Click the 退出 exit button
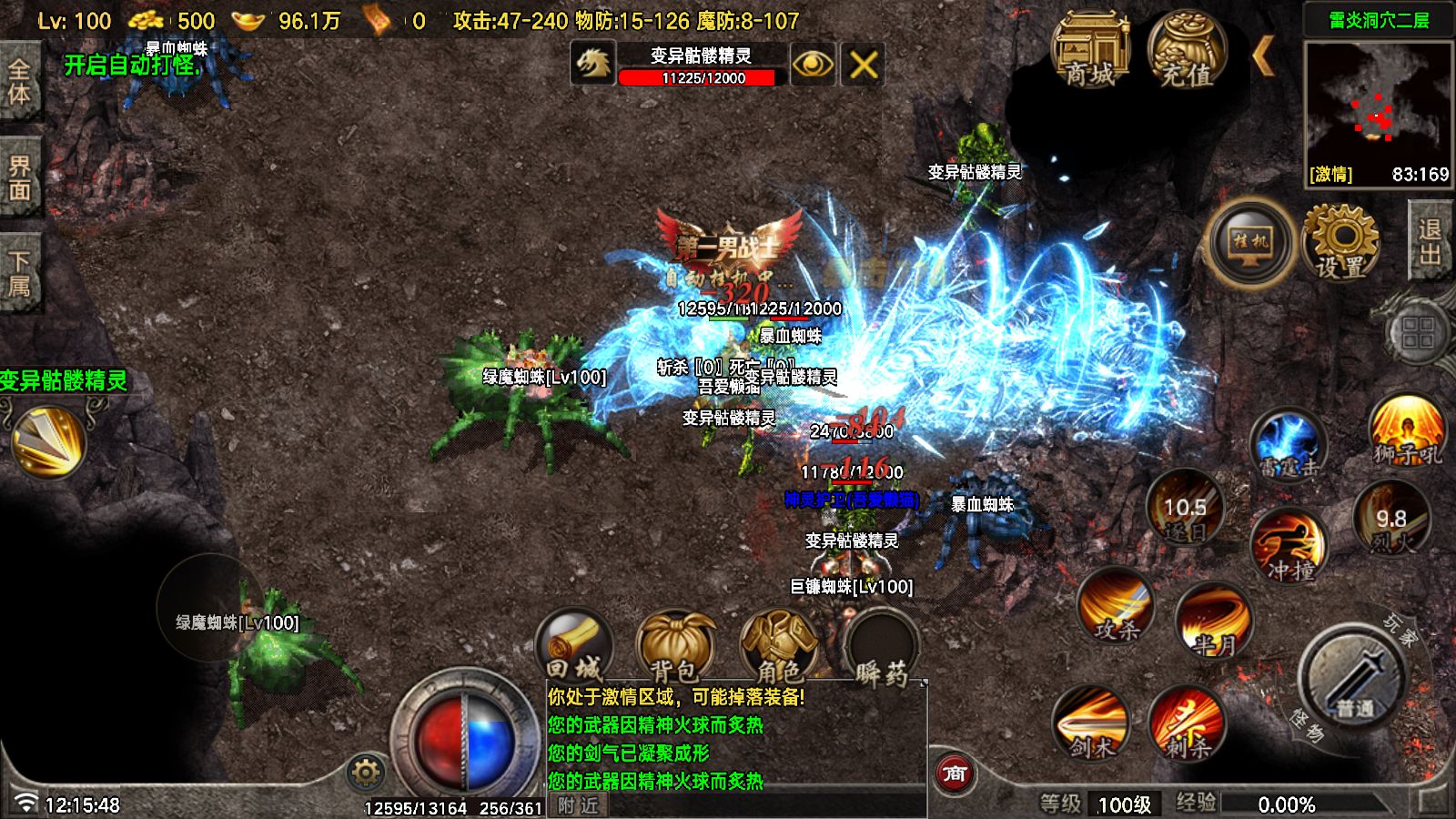The image size is (1456, 819). [x=1431, y=242]
